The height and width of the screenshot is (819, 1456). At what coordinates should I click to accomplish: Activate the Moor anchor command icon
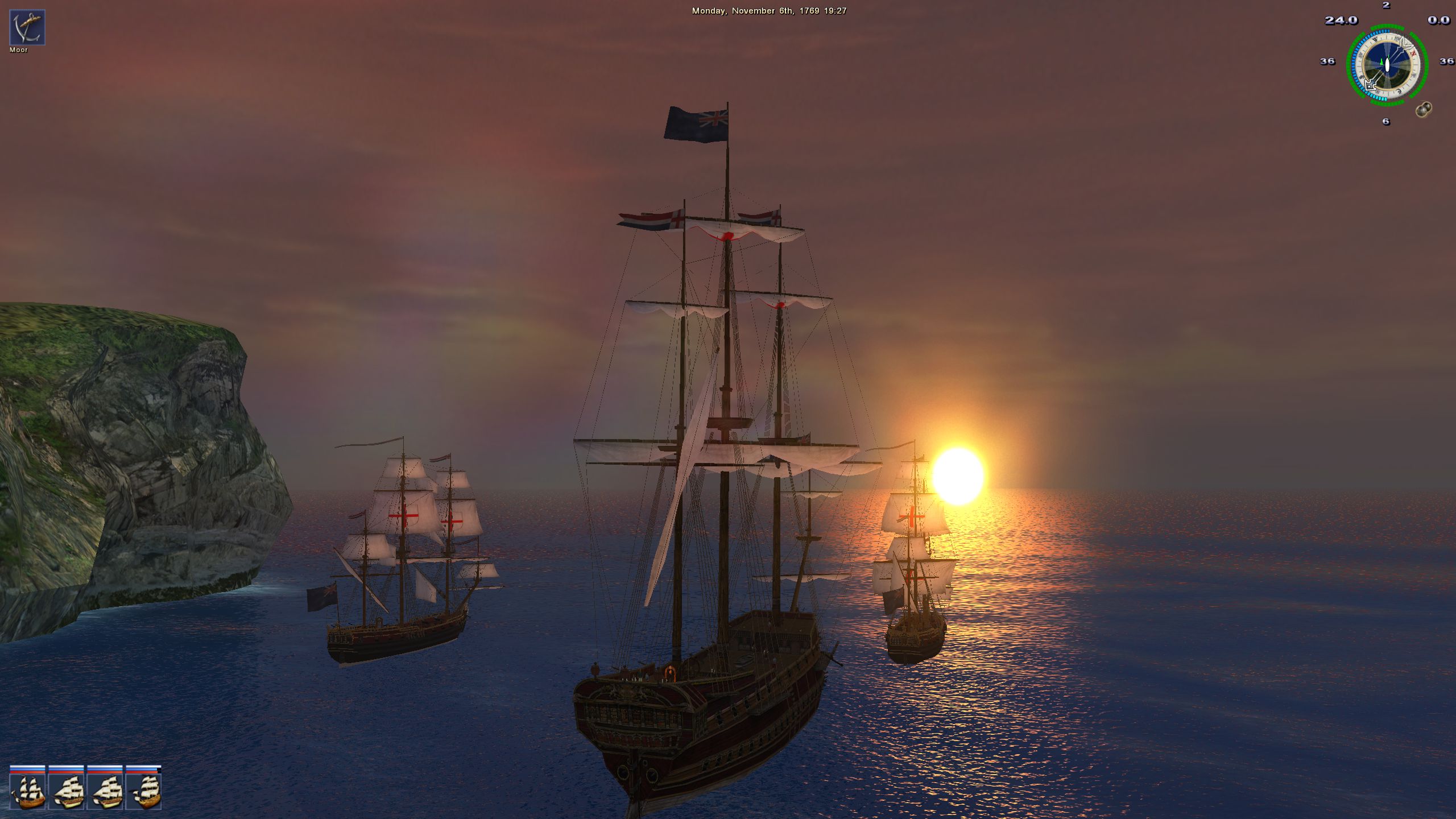pyautogui.click(x=27, y=27)
